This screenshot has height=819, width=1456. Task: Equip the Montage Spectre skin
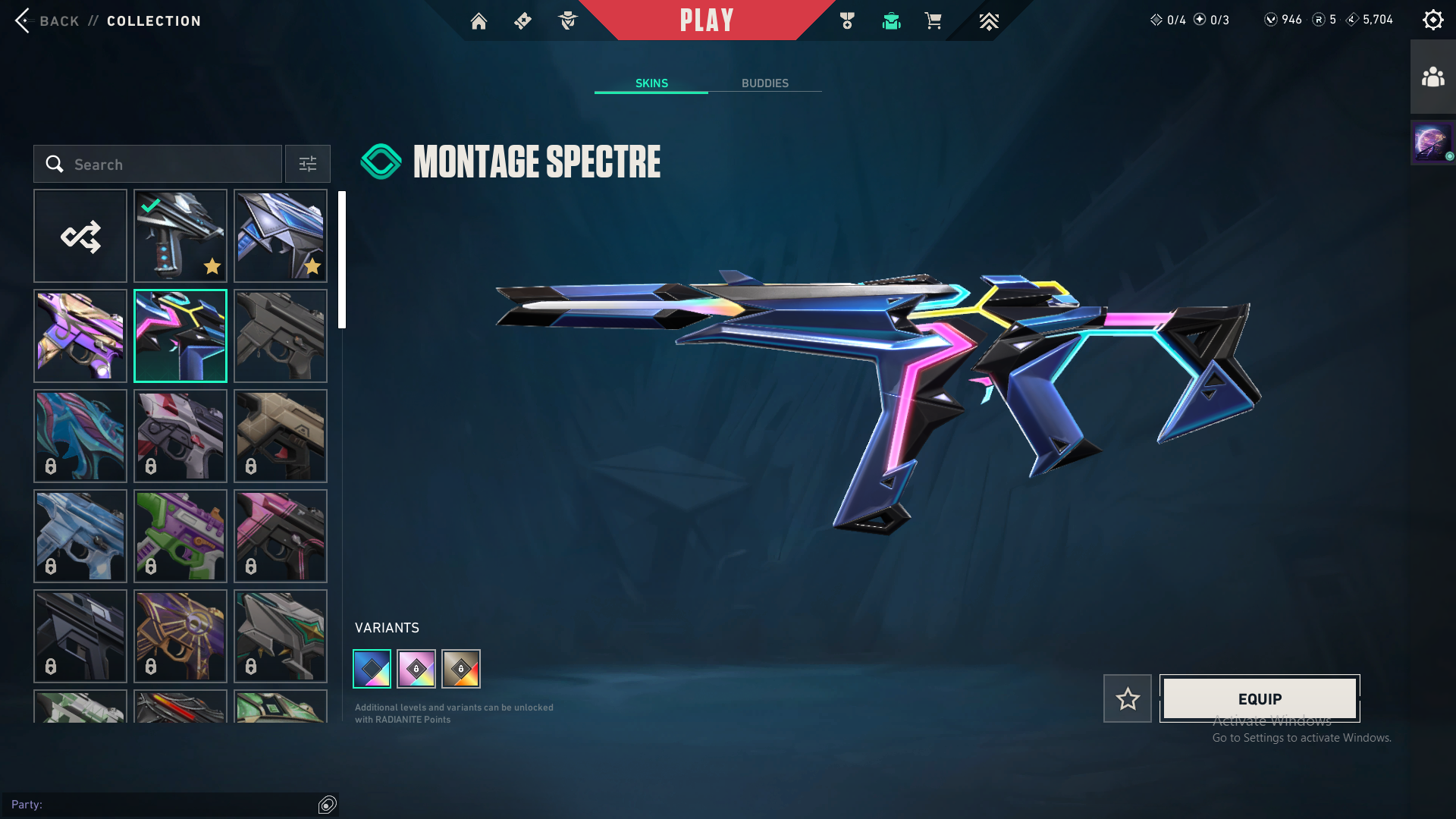pos(1260,698)
